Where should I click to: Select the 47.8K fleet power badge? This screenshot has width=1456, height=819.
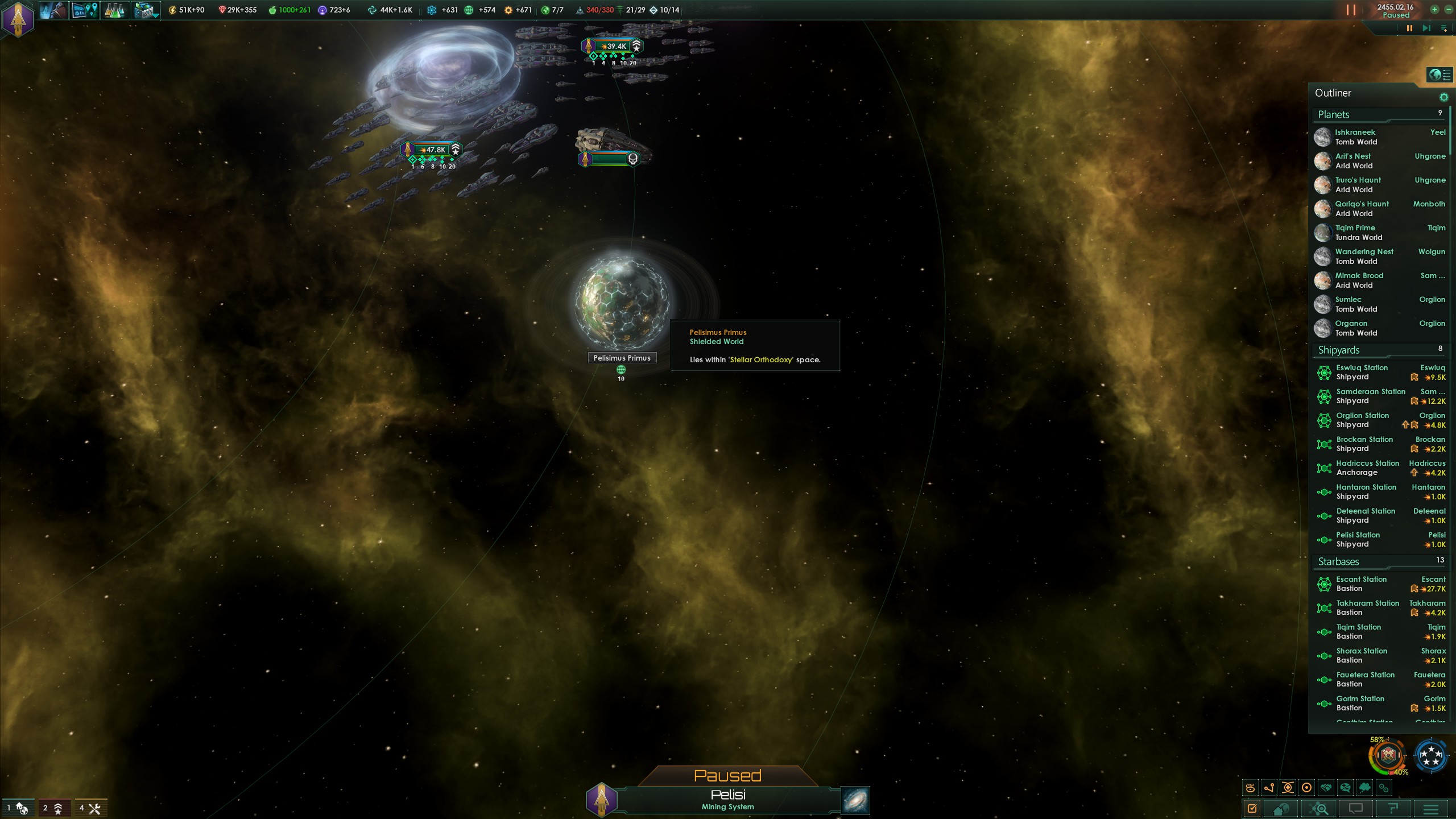[432, 150]
